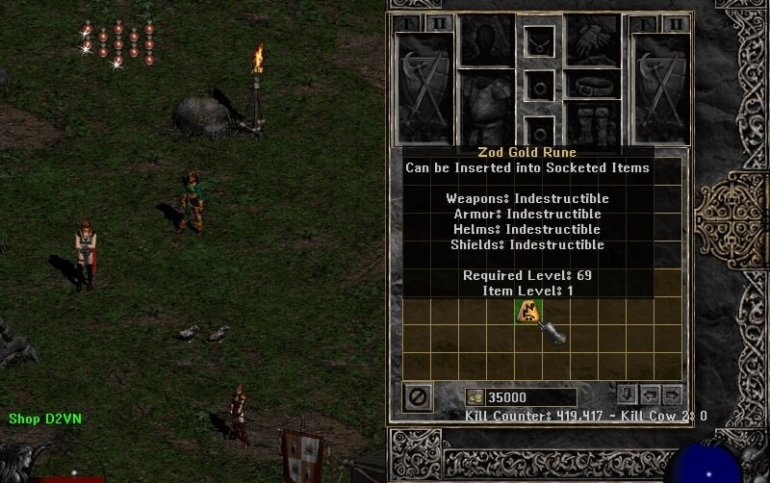Select the empty body armor slot
Screen dimensions: 770x483
click(487, 105)
